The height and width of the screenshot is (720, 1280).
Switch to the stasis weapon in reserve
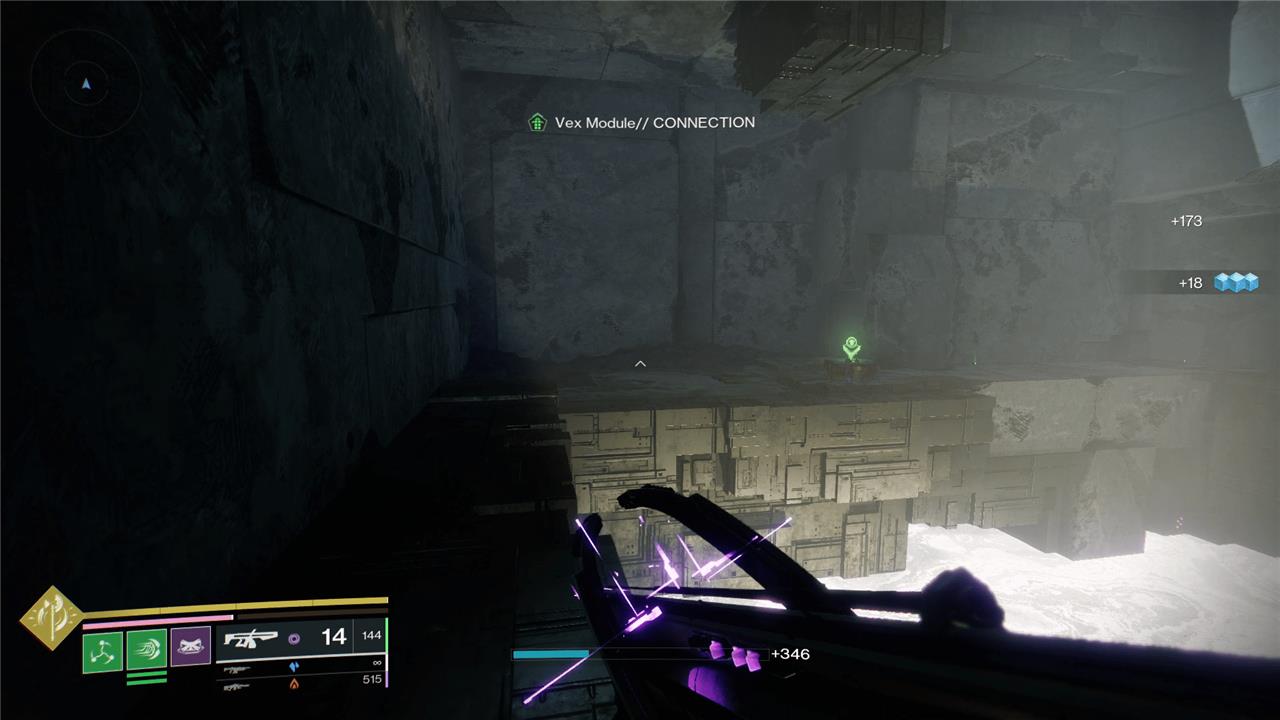(238, 667)
